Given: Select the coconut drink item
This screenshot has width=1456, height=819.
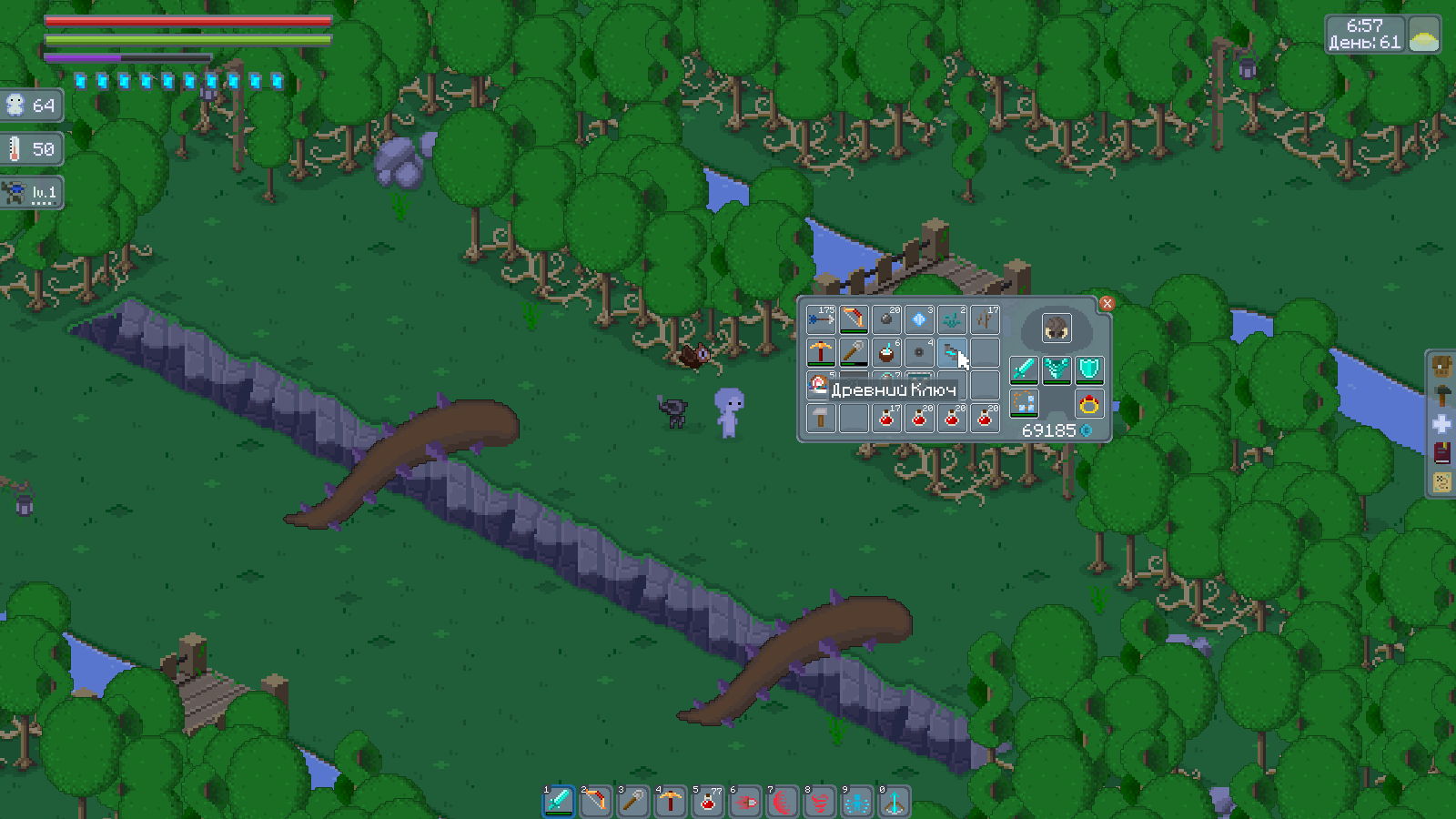Looking at the screenshot, I should (886, 352).
